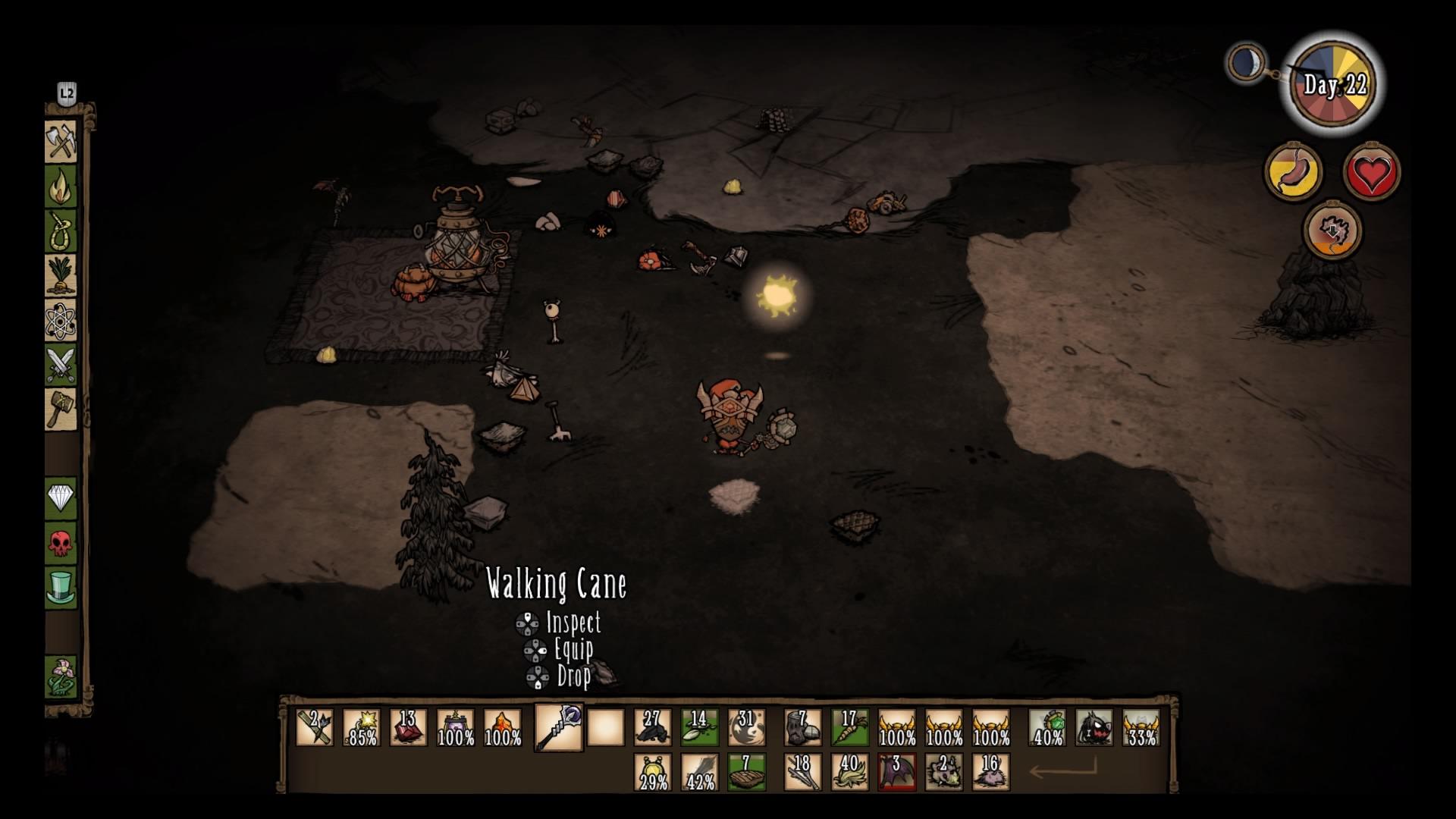Select the bat wing stack of 3
1456x819 pixels.
click(896, 772)
